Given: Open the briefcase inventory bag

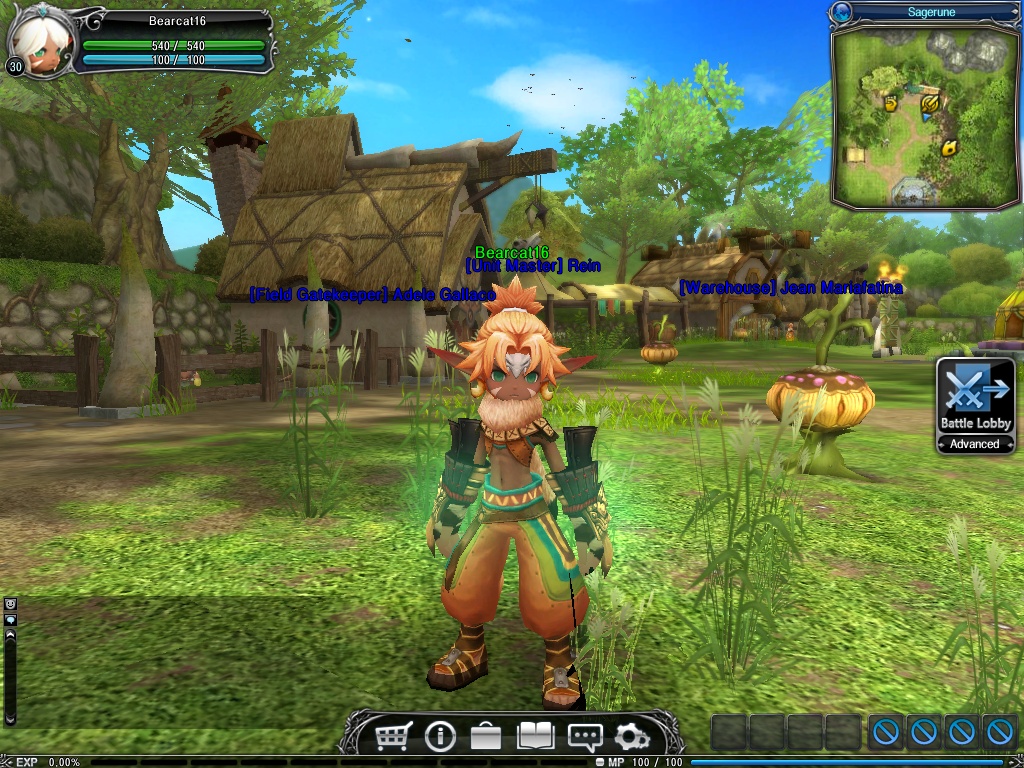Looking at the screenshot, I should [x=486, y=737].
